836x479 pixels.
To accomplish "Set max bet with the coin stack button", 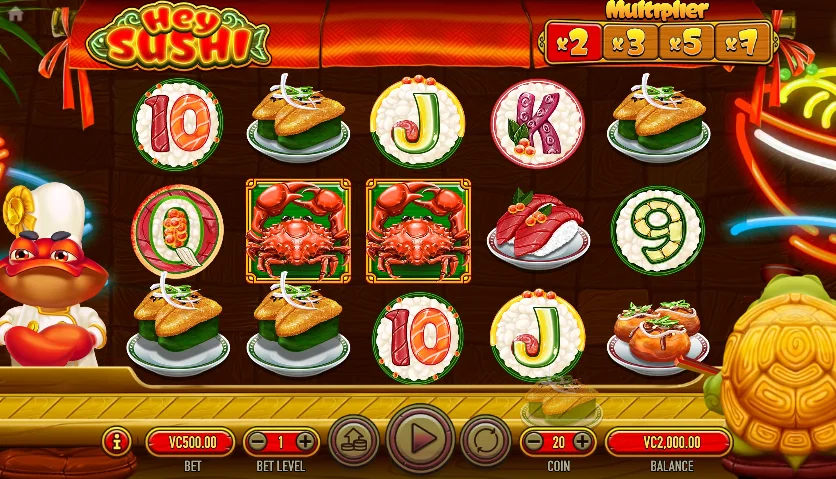I will (353, 440).
